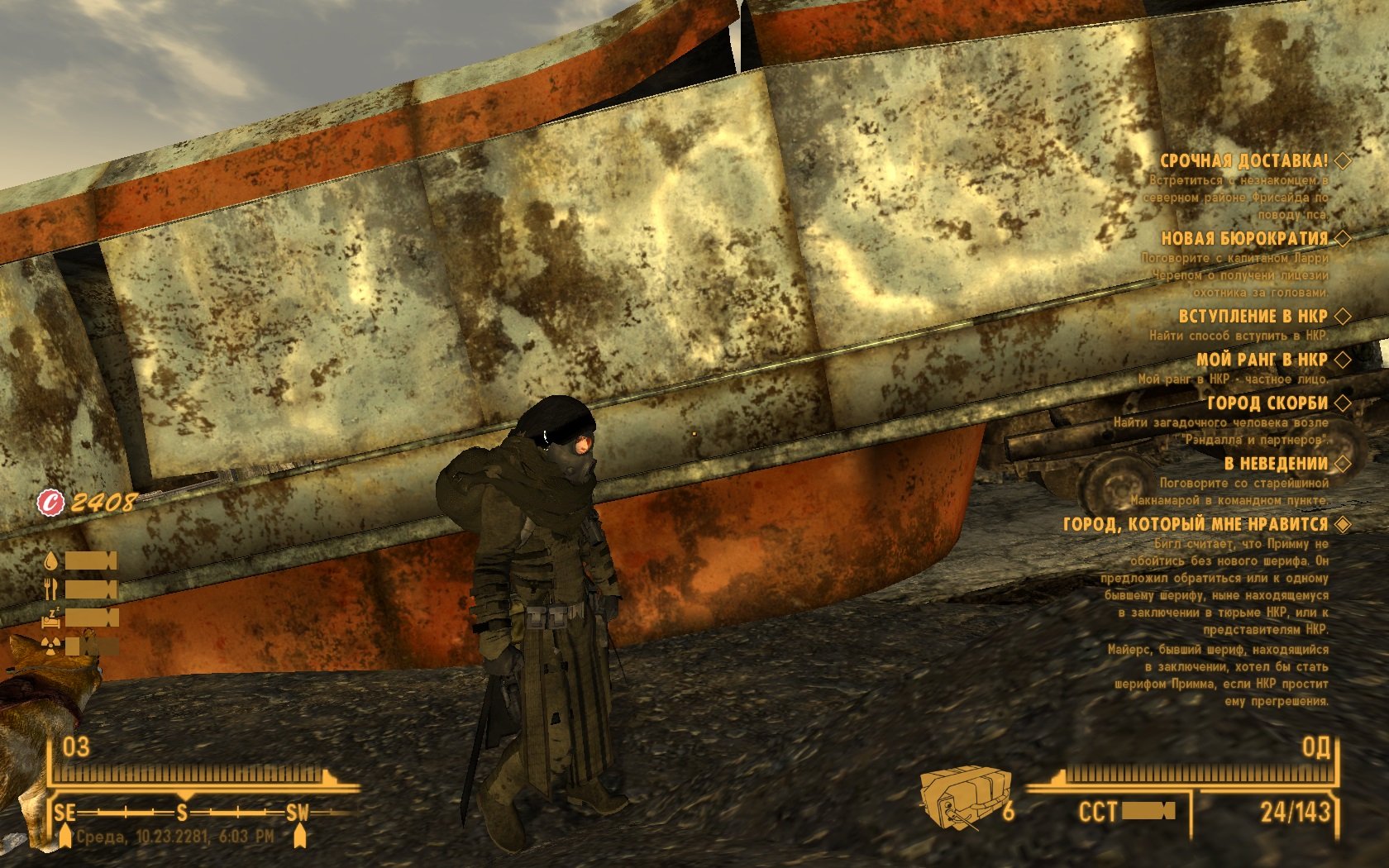This screenshot has height=868, width=1389.
Task: Click the compass bar showing SE, S, SW
Action: point(182,813)
